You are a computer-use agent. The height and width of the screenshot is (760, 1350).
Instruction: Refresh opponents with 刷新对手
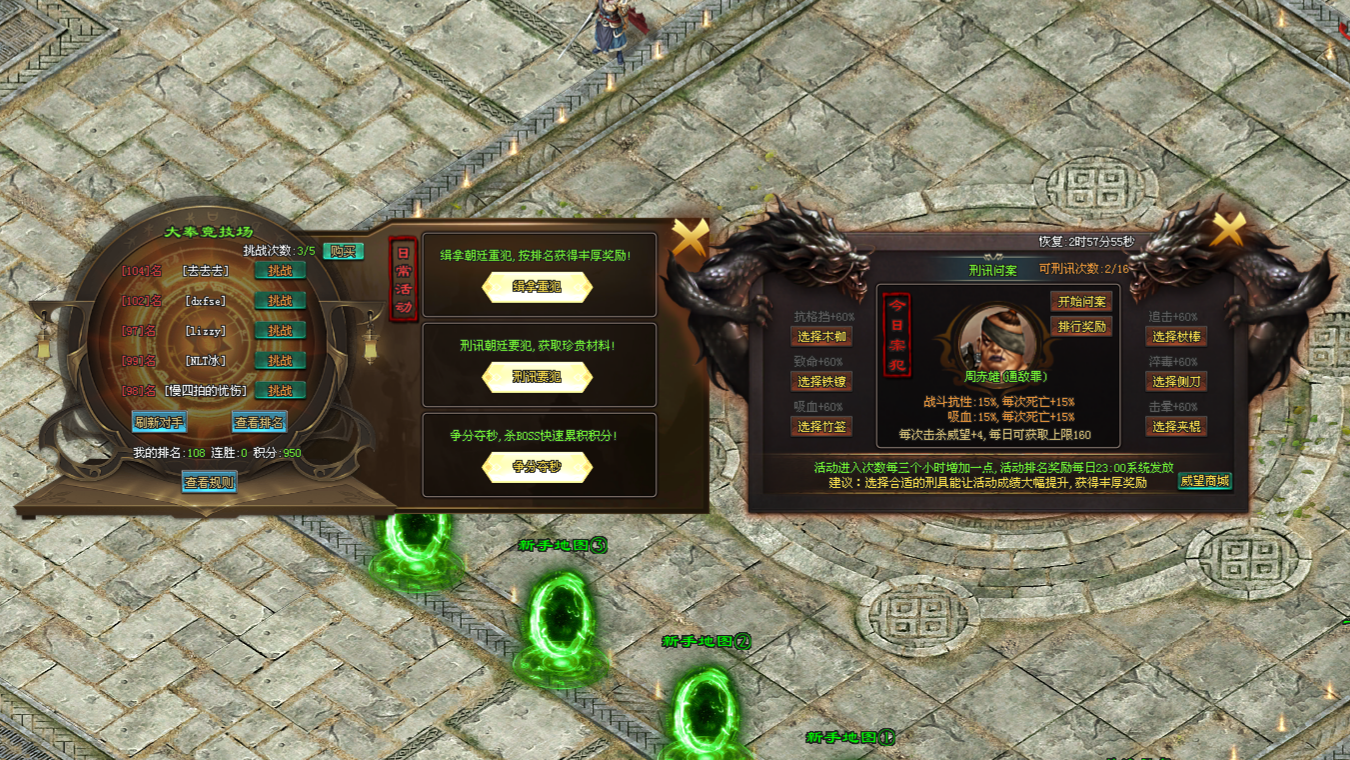pyautogui.click(x=160, y=422)
